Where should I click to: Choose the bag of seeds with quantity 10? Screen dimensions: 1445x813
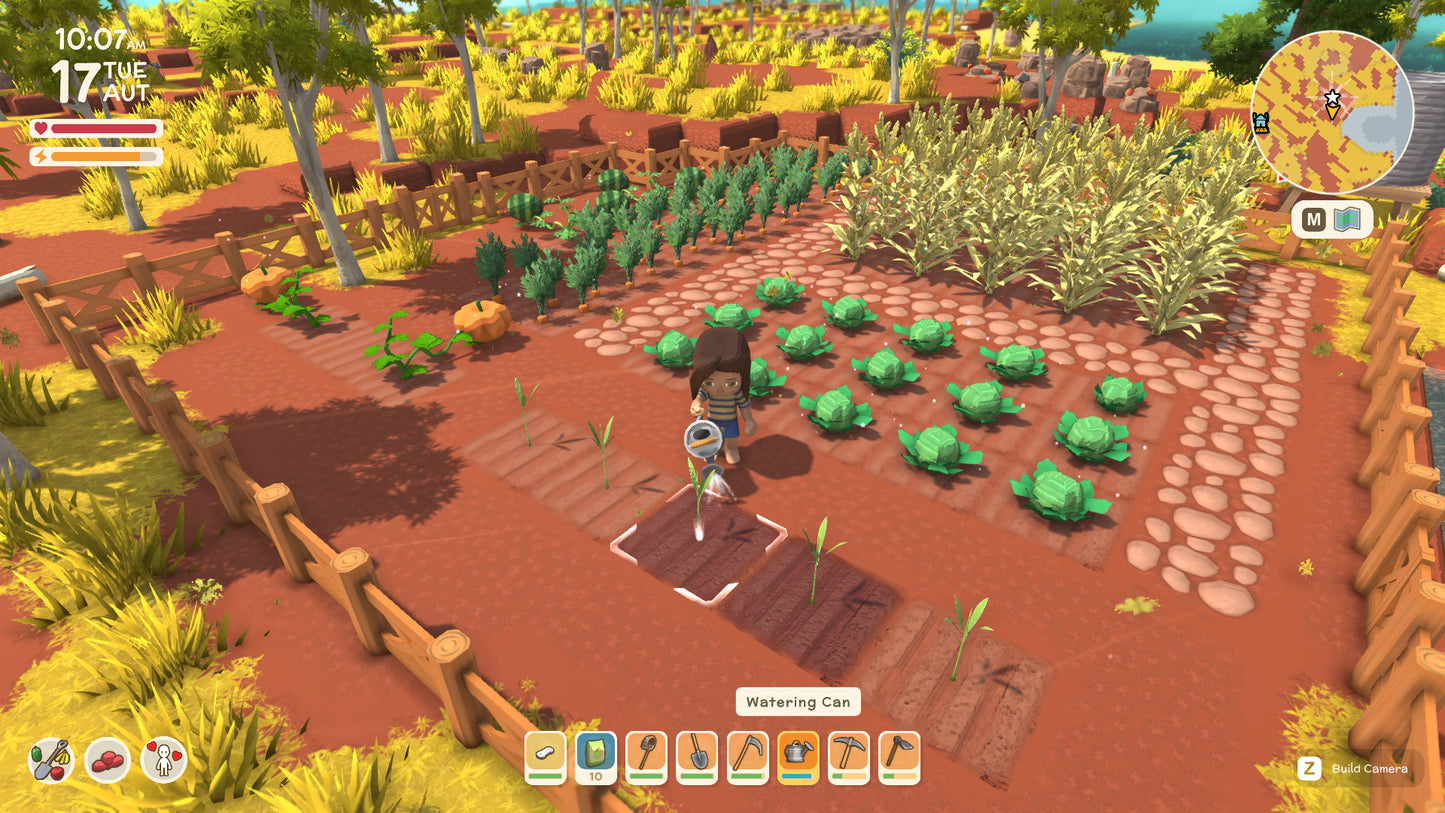595,757
